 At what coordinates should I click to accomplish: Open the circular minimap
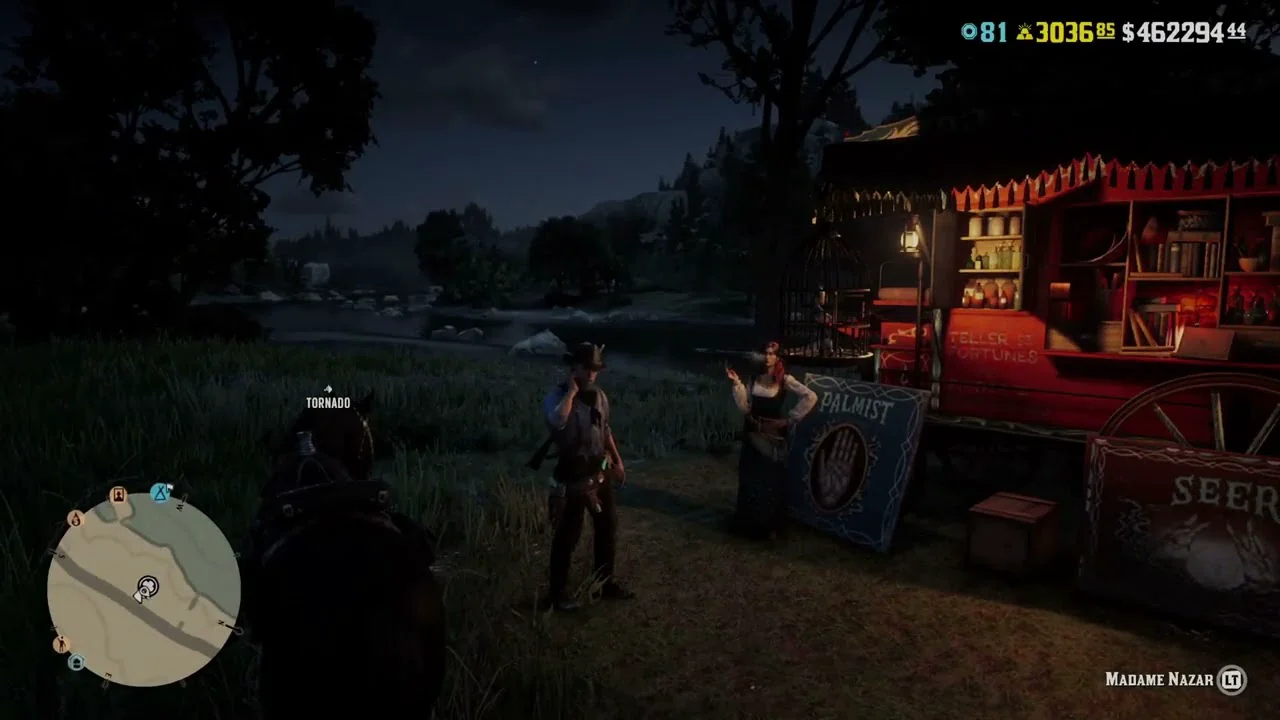click(x=143, y=587)
